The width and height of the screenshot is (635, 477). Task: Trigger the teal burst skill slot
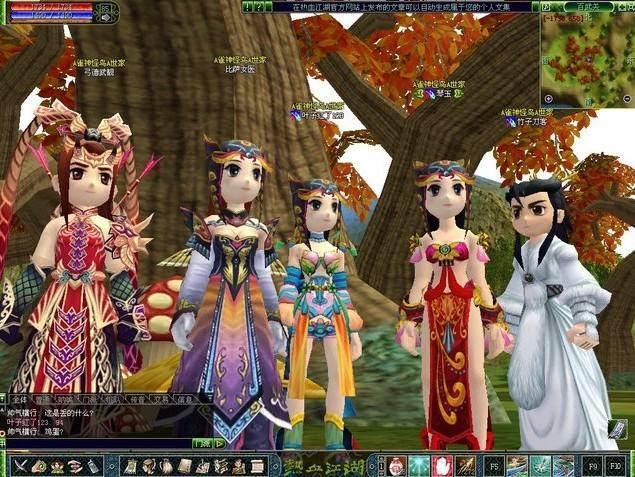pos(418,466)
